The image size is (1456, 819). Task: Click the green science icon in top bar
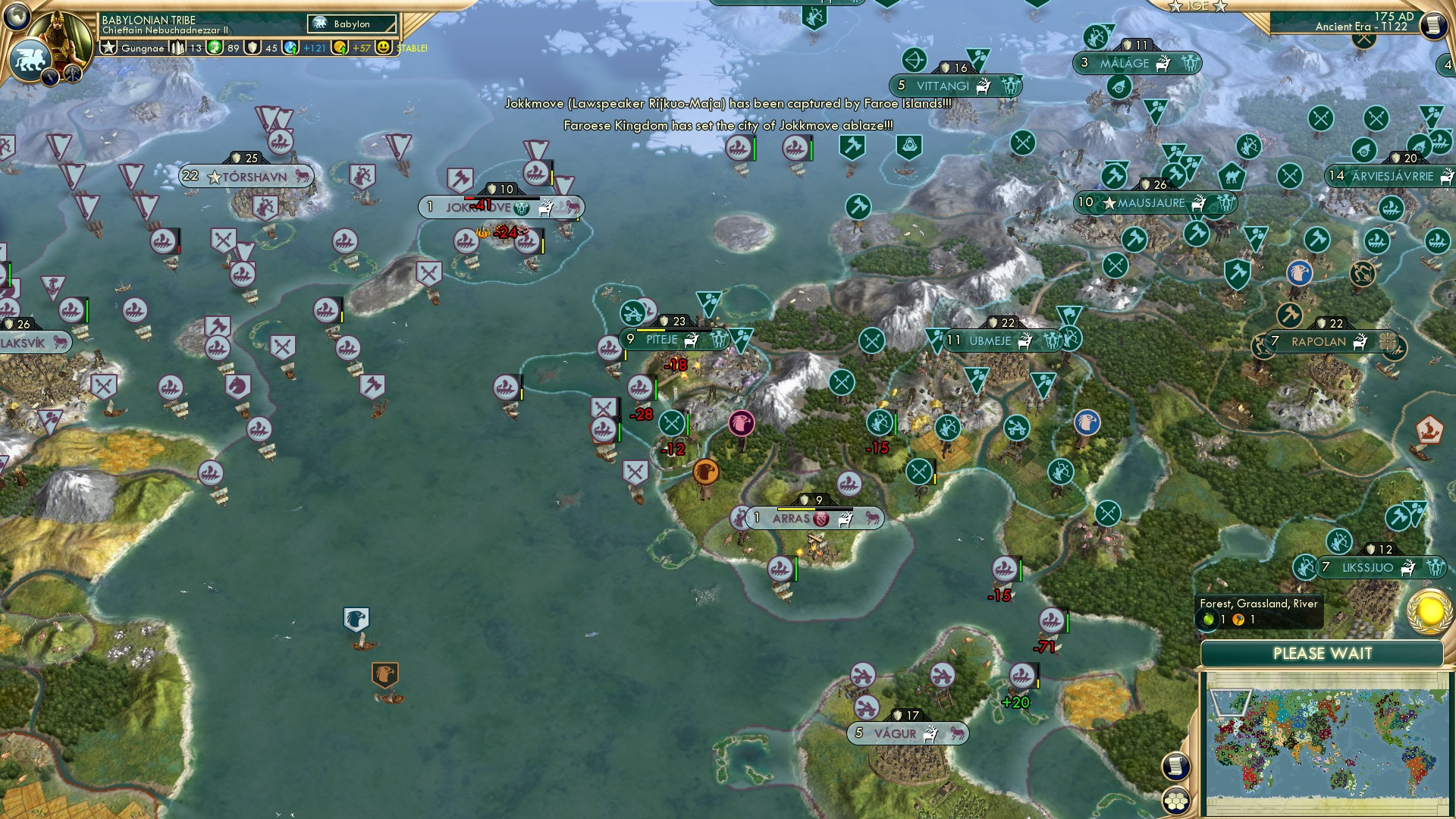tap(213, 48)
